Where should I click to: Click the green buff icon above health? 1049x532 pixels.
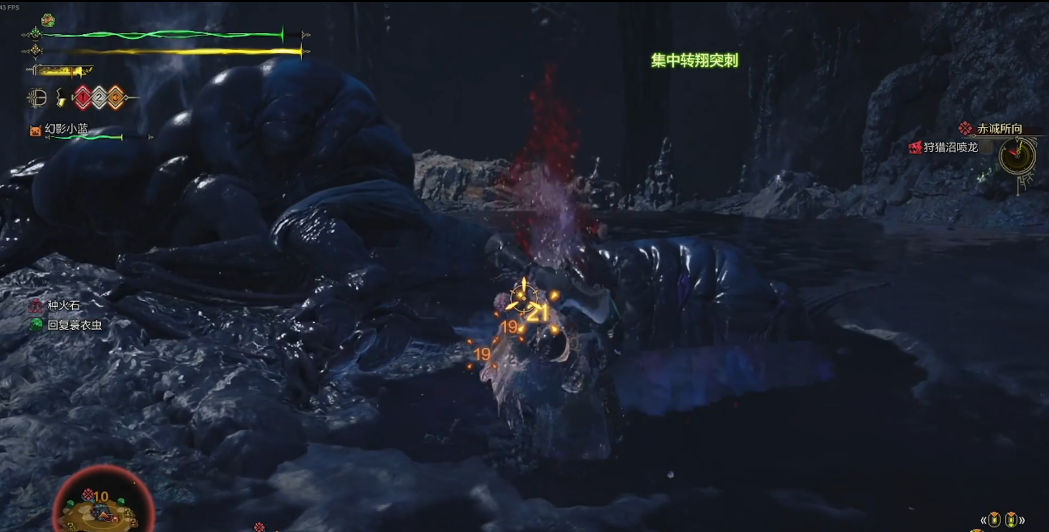[47, 20]
